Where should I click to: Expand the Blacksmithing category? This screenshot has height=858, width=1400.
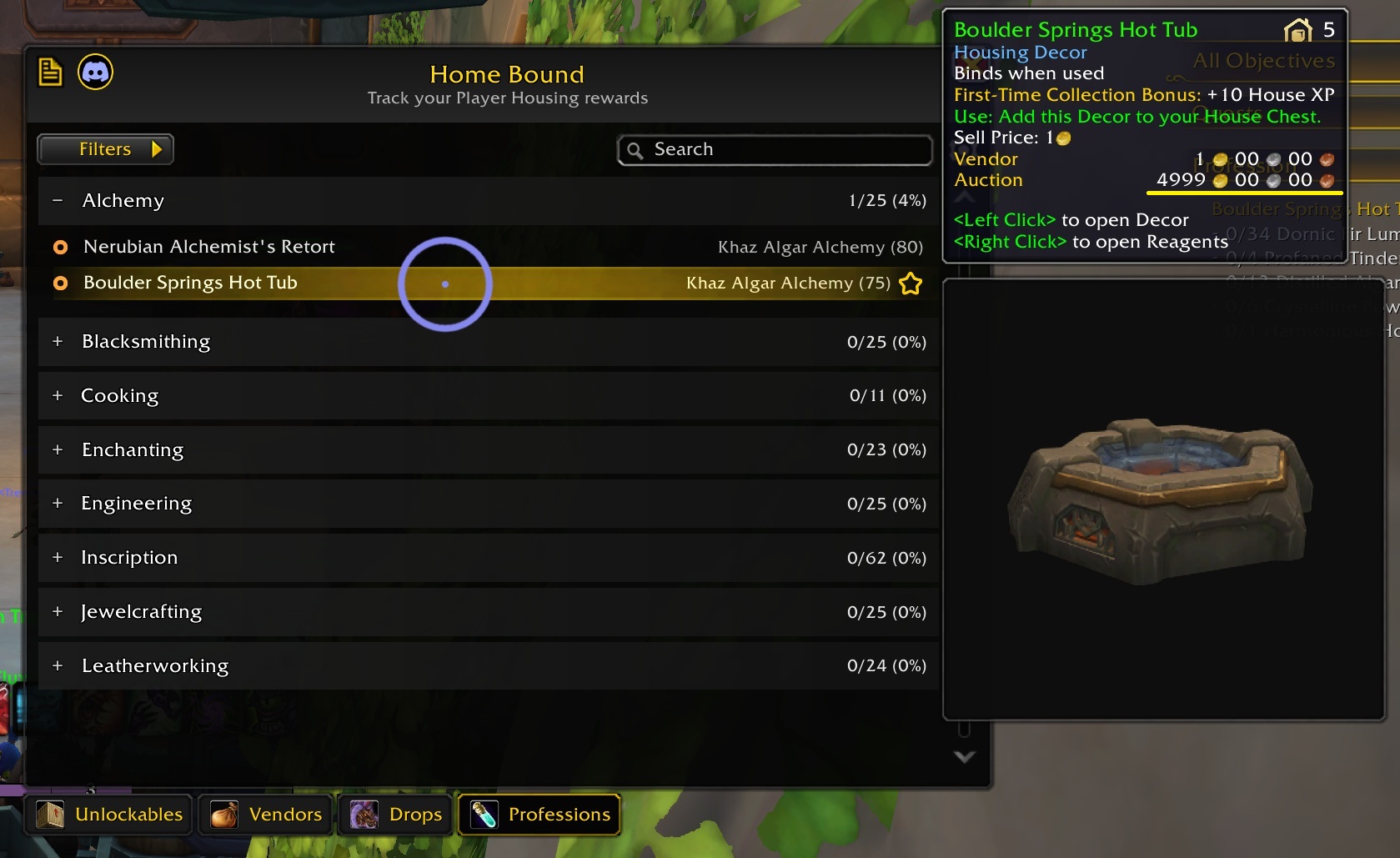(58, 342)
